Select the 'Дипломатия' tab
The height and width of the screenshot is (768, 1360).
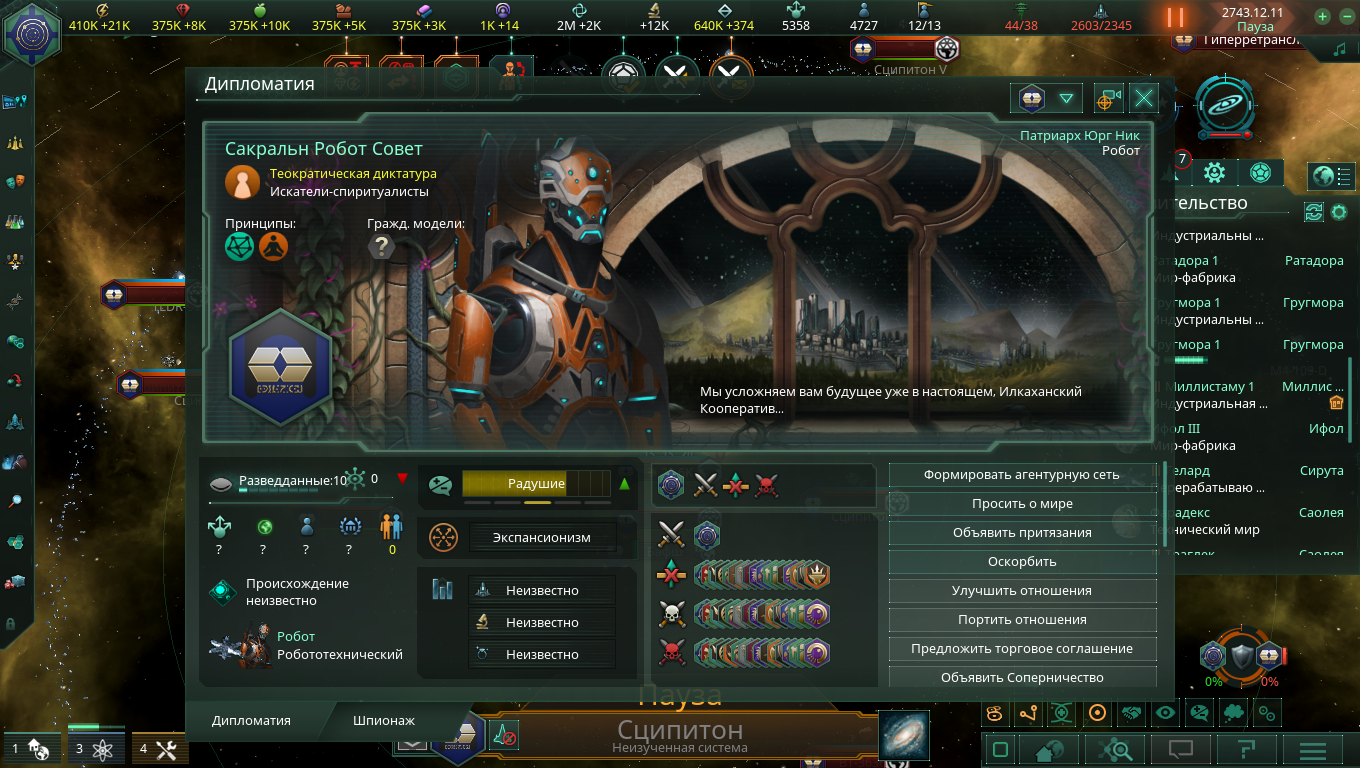[x=251, y=720]
